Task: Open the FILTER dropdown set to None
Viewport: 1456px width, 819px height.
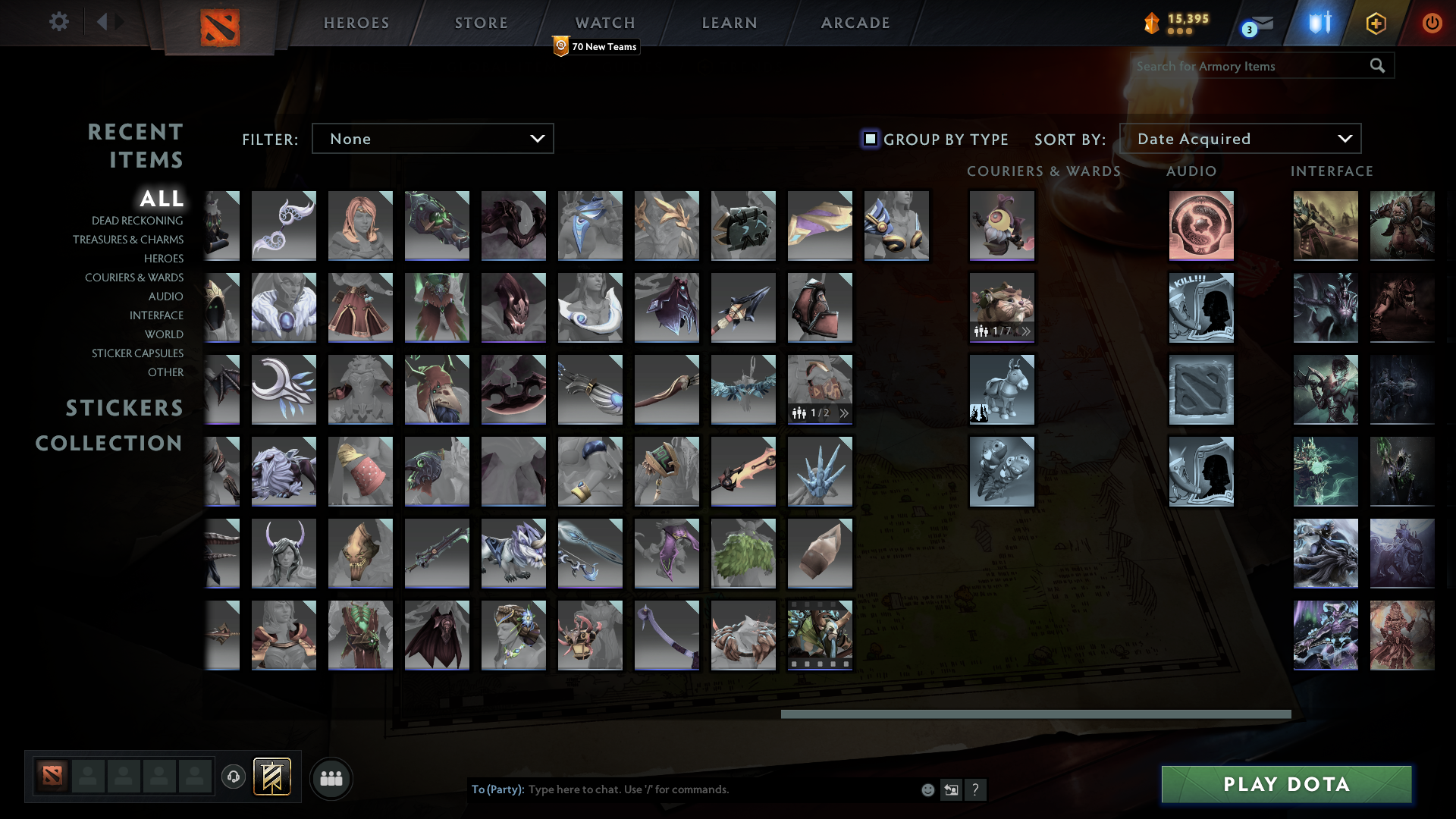Action: point(433,138)
